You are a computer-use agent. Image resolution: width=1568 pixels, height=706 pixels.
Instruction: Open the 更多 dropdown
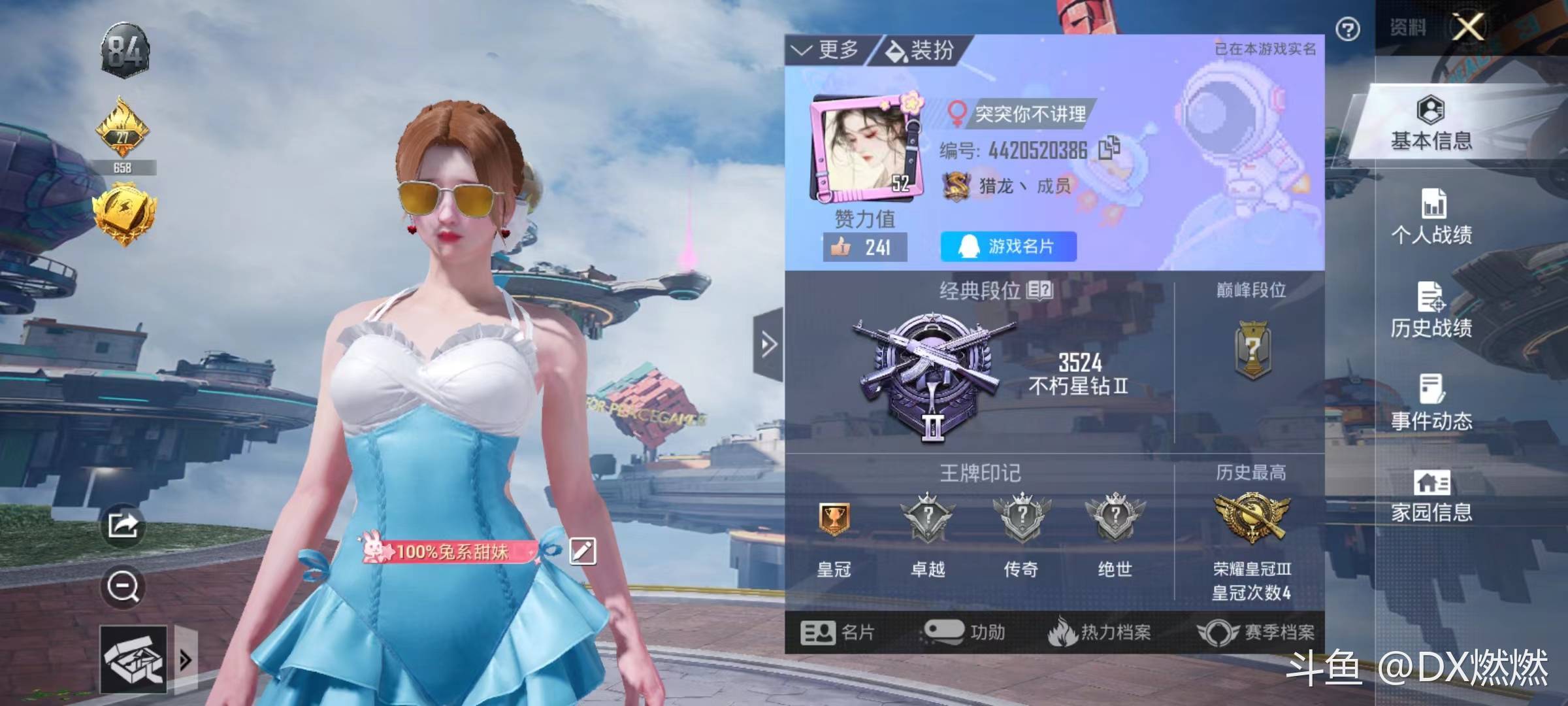[826, 50]
